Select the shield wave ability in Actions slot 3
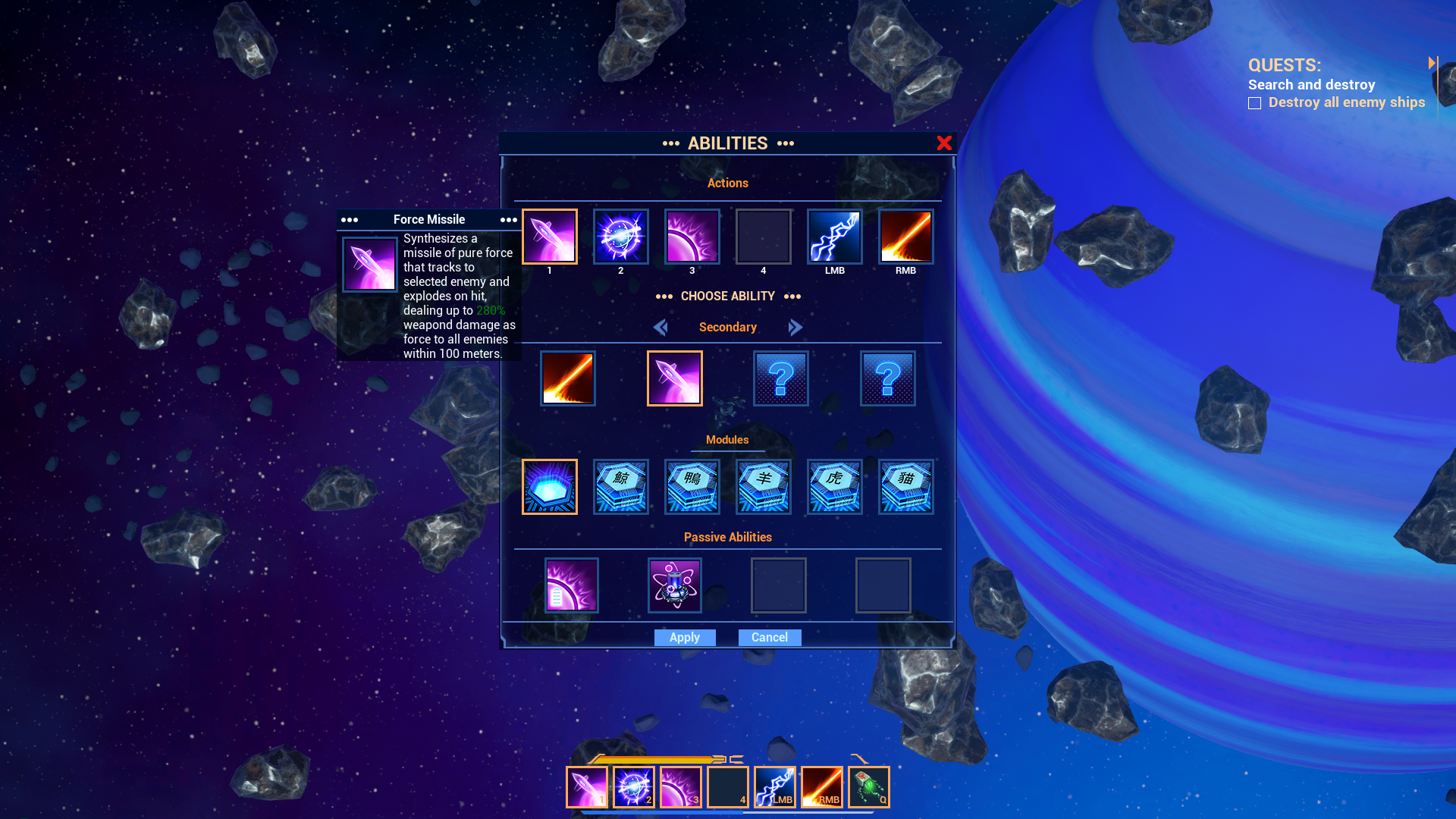This screenshot has width=1456, height=819. (x=692, y=236)
